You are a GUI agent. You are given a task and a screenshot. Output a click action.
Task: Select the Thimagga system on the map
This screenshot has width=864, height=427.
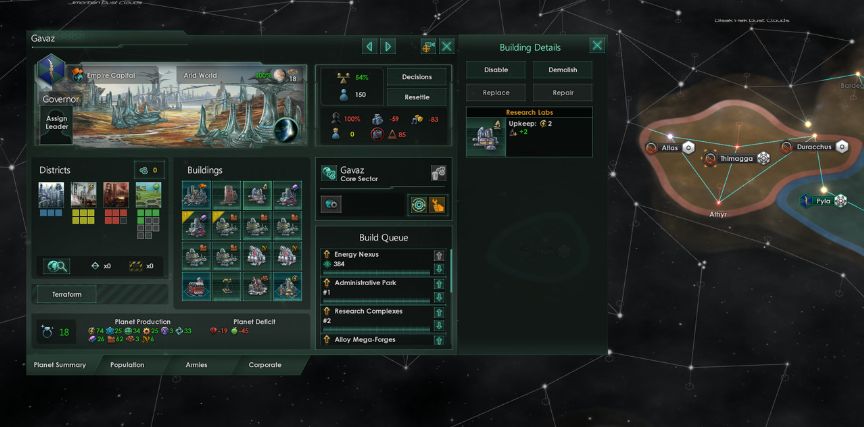(x=734, y=158)
